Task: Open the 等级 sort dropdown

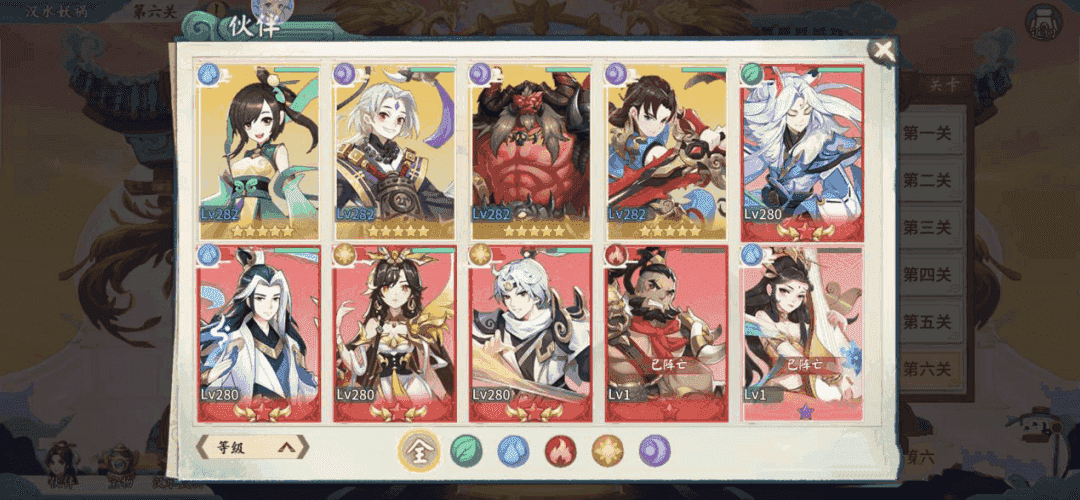Action: coord(253,447)
